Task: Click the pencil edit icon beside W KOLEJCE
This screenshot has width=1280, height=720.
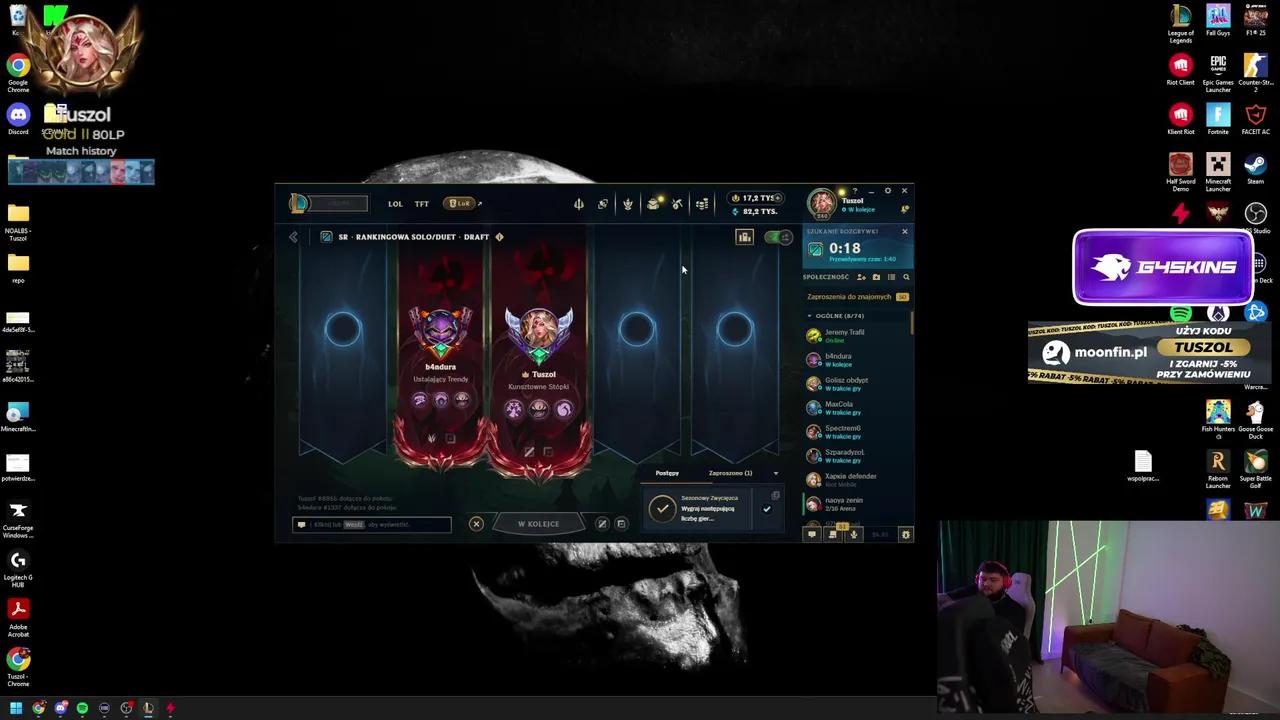Action: pyautogui.click(x=602, y=523)
